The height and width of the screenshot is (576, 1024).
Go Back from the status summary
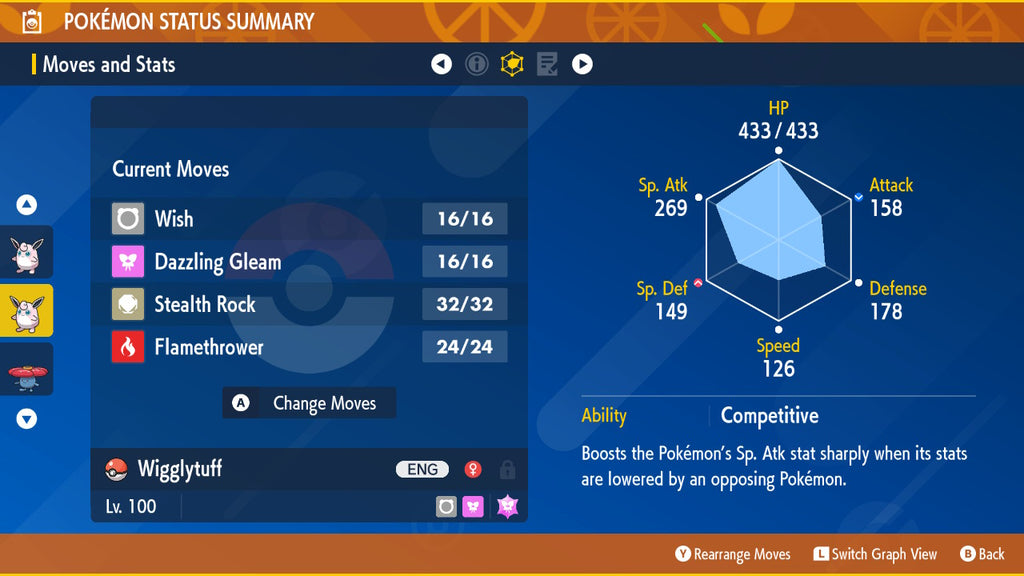pos(982,554)
